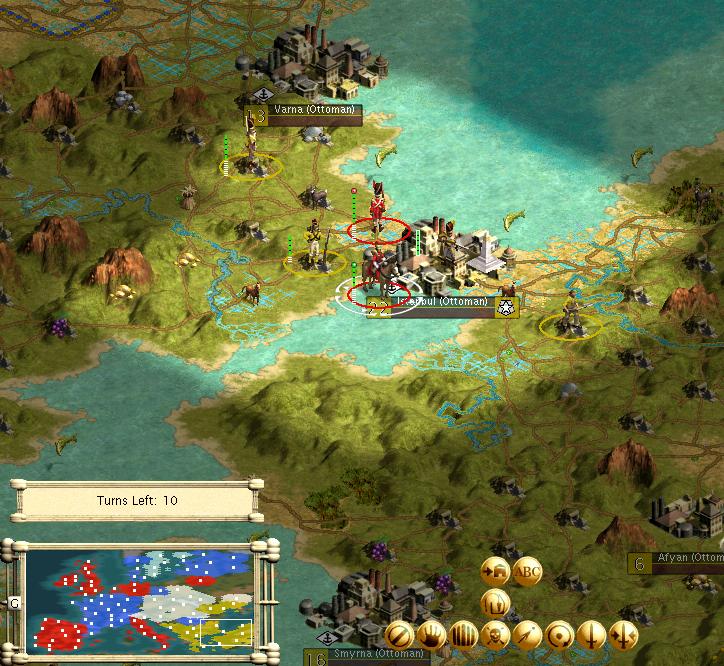Activate the go-to-city order button
The image size is (724, 666).
pos(496,570)
